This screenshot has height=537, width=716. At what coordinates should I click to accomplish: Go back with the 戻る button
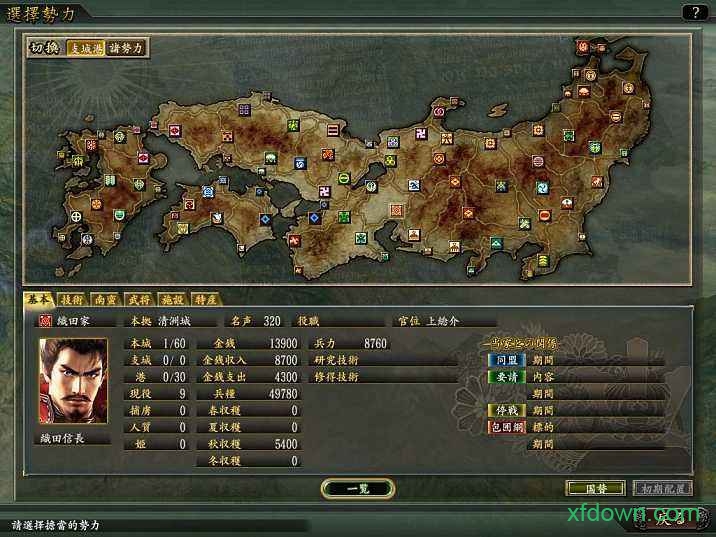[671, 517]
